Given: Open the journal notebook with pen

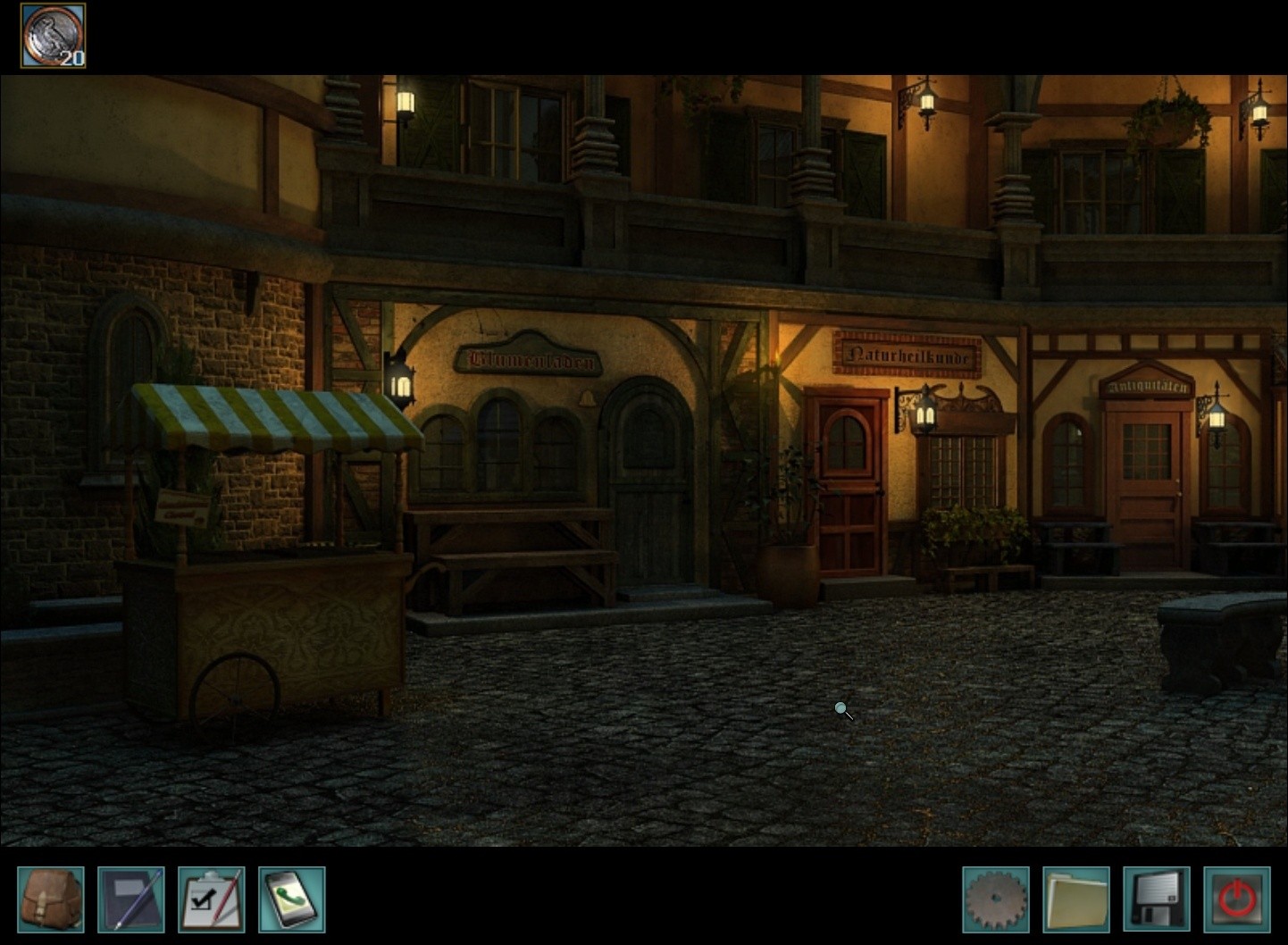Looking at the screenshot, I should (x=130, y=899).
